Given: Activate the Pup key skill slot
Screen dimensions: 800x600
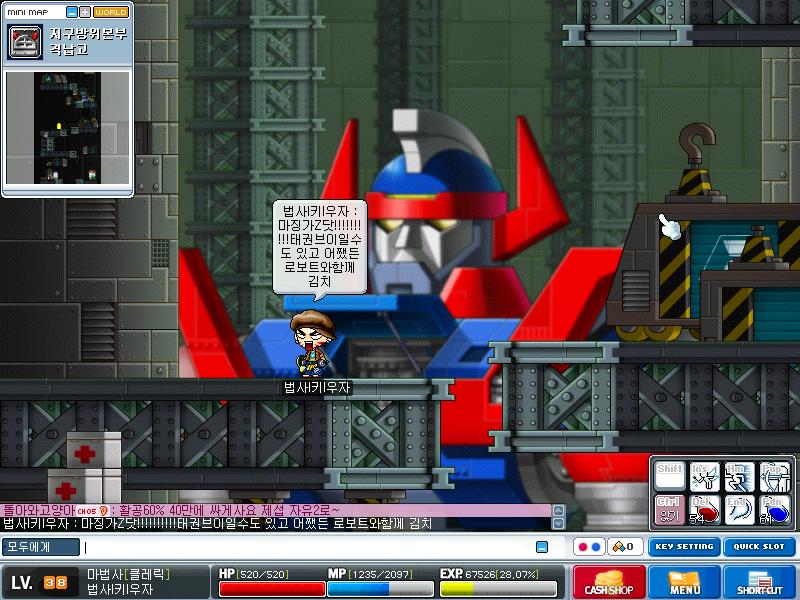Looking at the screenshot, I should point(776,475).
